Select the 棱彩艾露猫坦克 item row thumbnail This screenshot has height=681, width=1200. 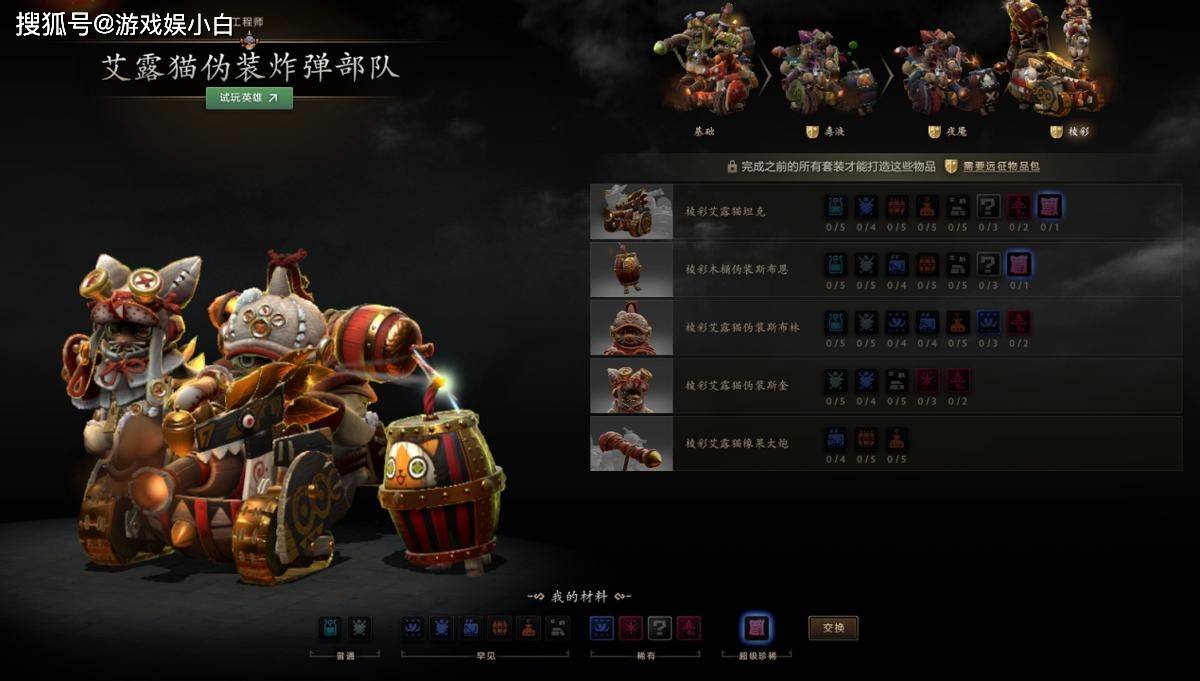click(x=631, y=211)
